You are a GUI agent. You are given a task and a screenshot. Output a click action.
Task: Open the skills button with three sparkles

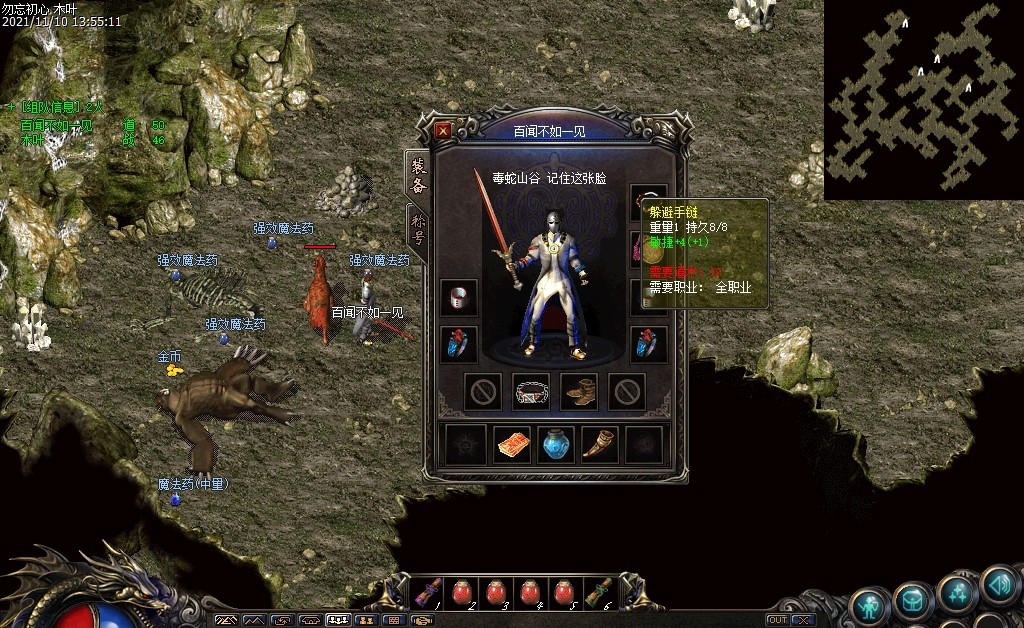(x=957, y=595)
